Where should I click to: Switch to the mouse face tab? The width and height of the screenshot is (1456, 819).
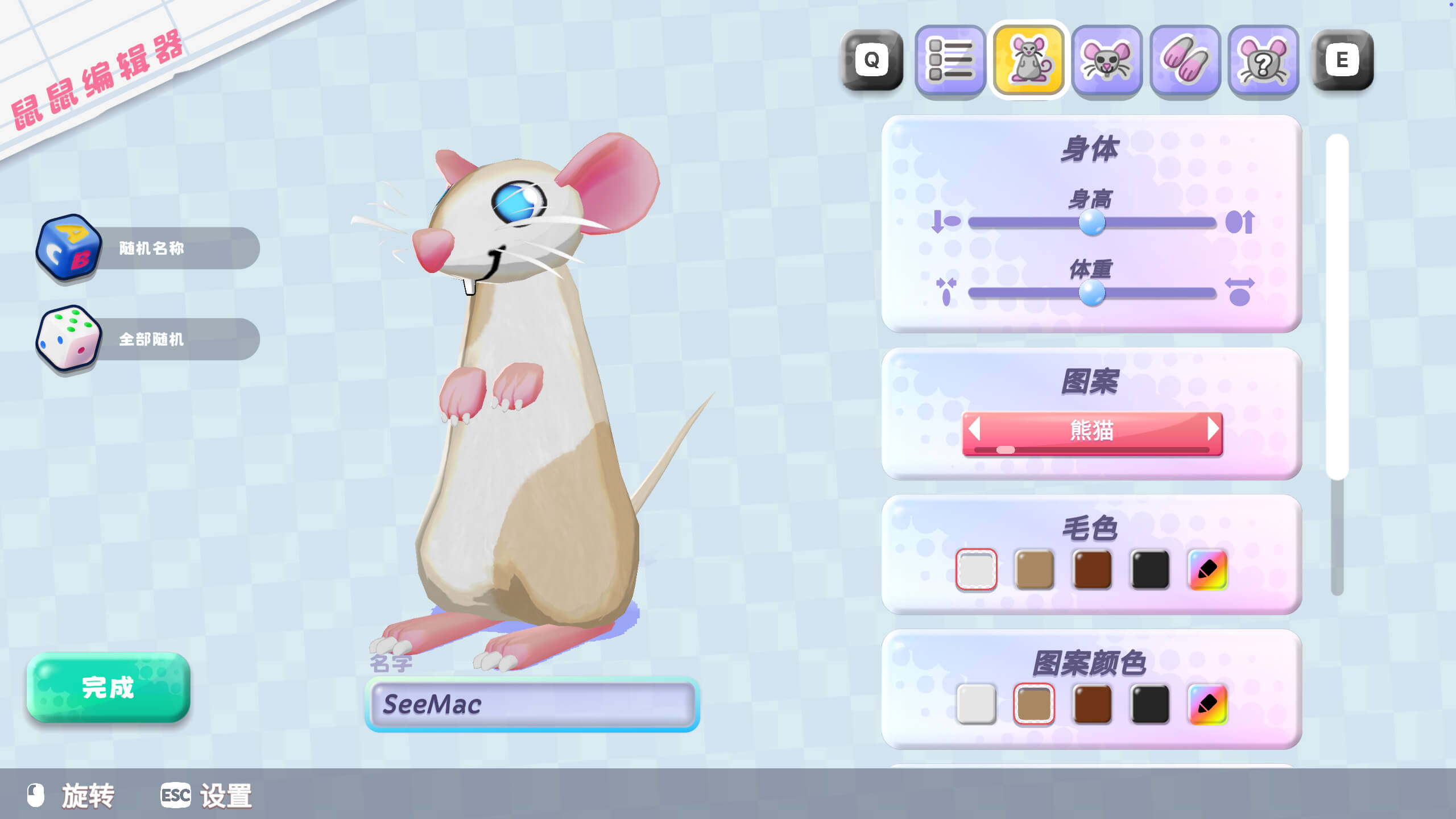tap(1107, 60)
